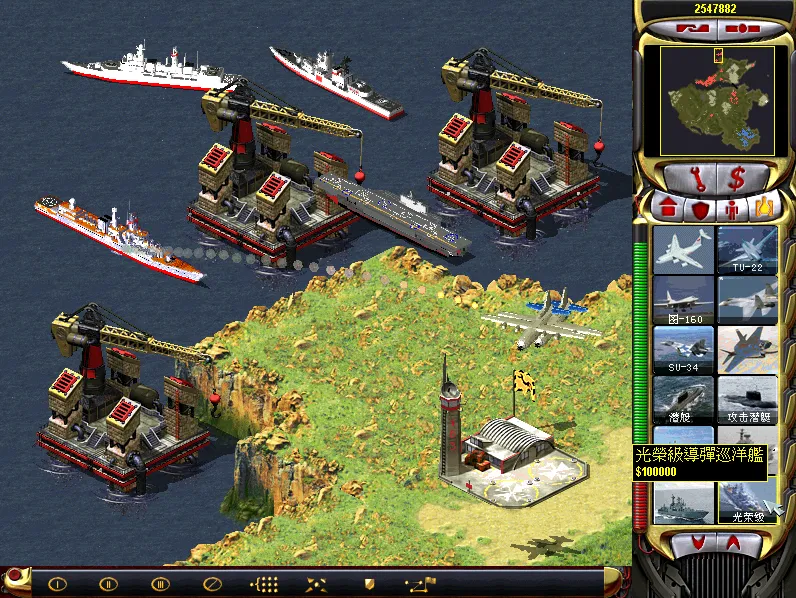Switch to the infantry build tab
Screen dimensions: 796x598
tap(732, 209)
